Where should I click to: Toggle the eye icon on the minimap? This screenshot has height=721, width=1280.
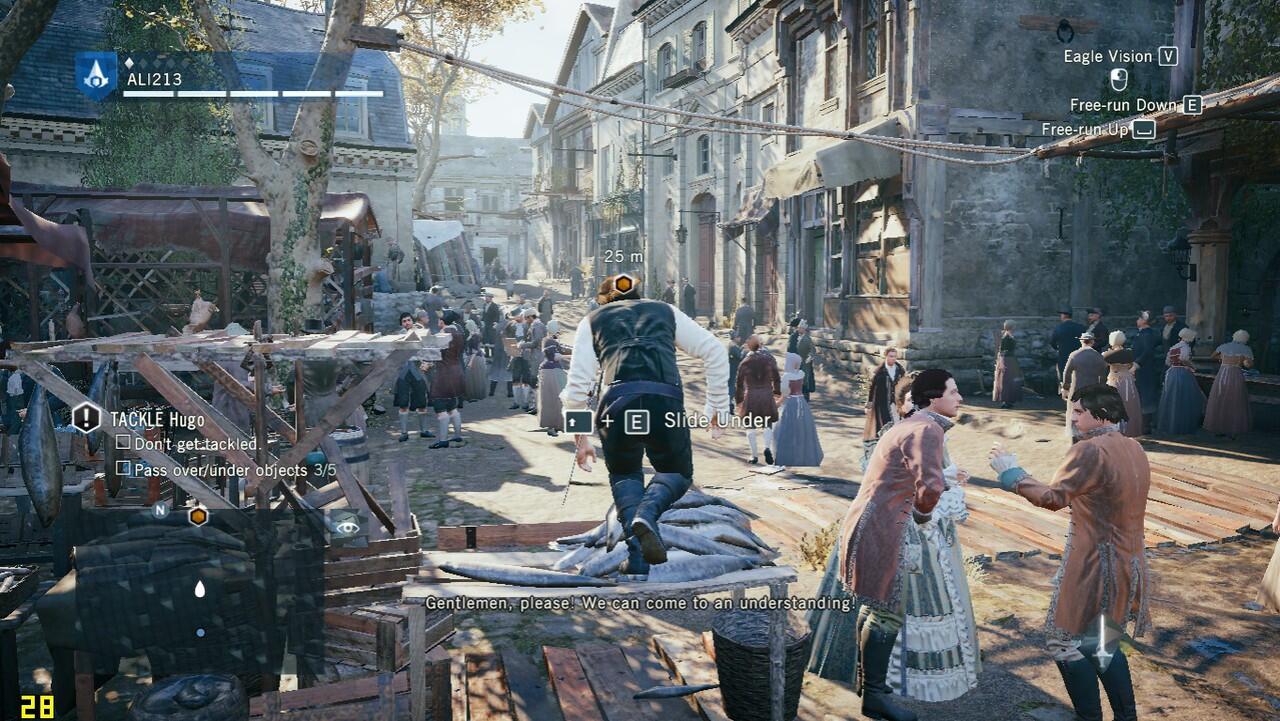pos(347,524)
